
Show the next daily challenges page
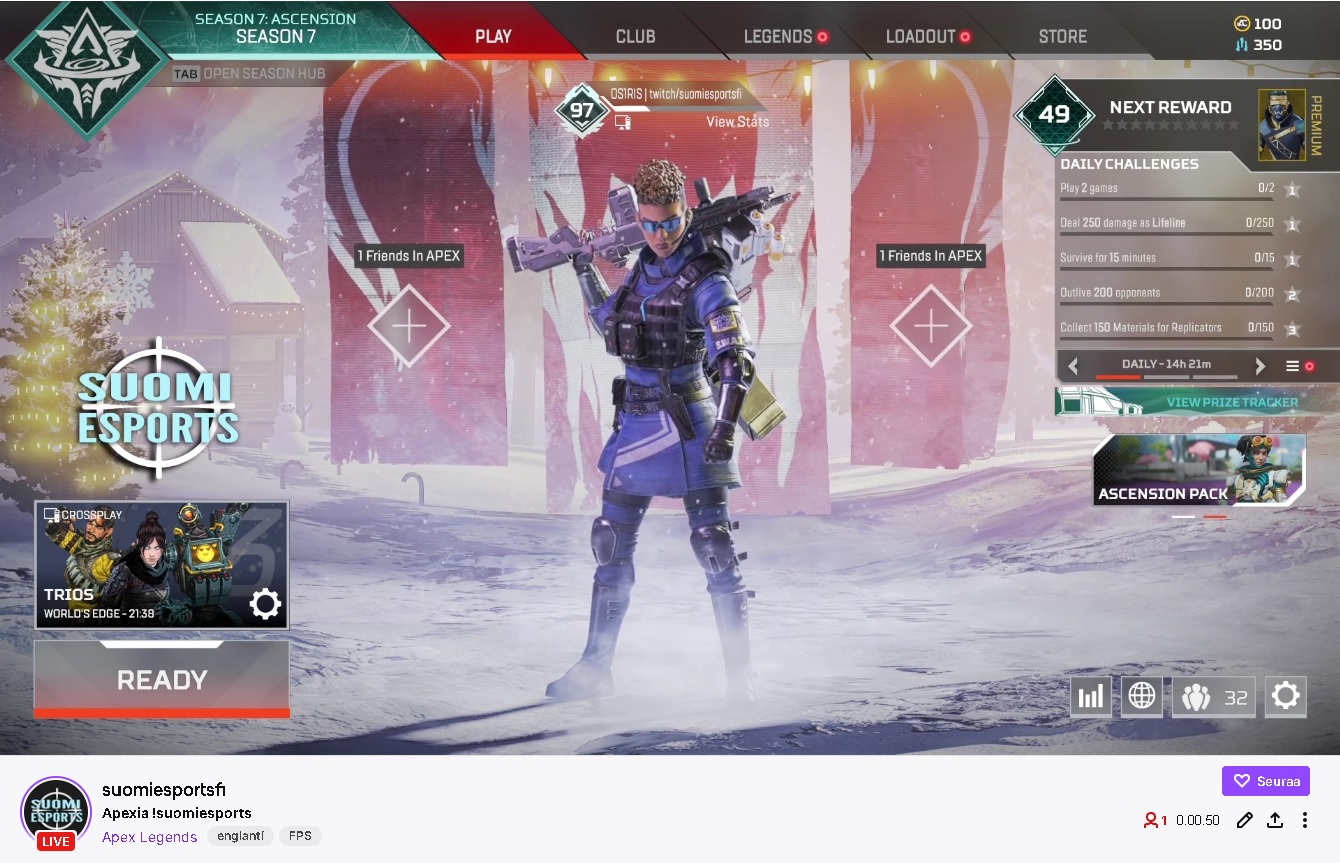tap(1260, 366)
